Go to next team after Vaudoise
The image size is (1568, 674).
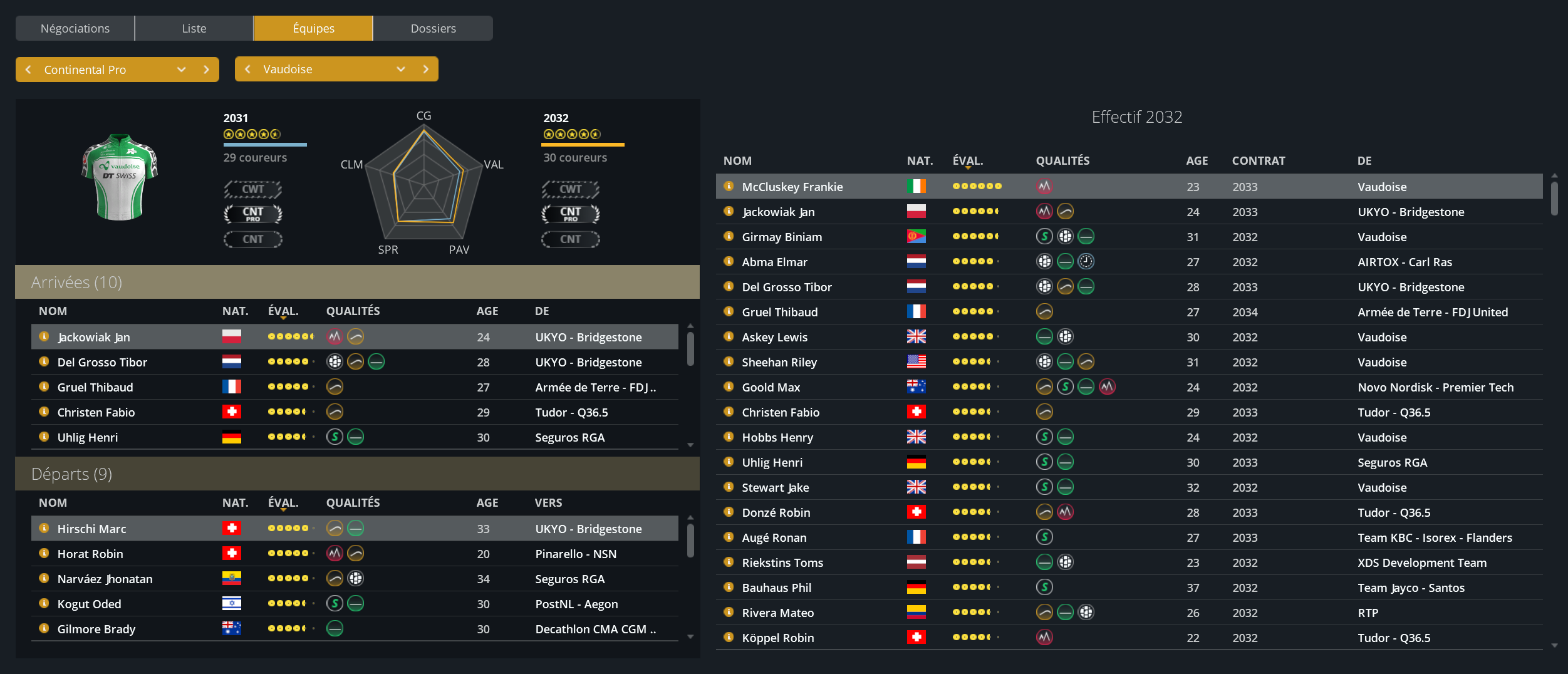click(426, 69)
